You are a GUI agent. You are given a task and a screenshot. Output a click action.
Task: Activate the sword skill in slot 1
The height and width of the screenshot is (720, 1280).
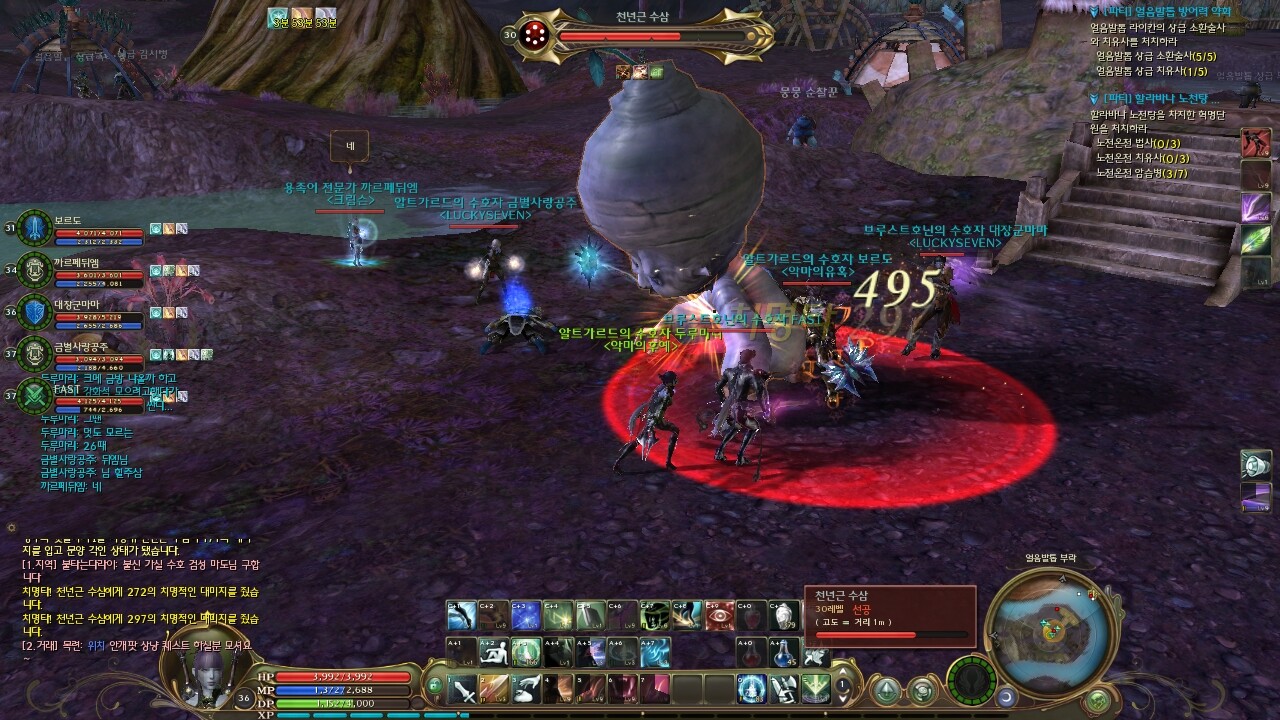pyautogui.click(x=463, y=688)
